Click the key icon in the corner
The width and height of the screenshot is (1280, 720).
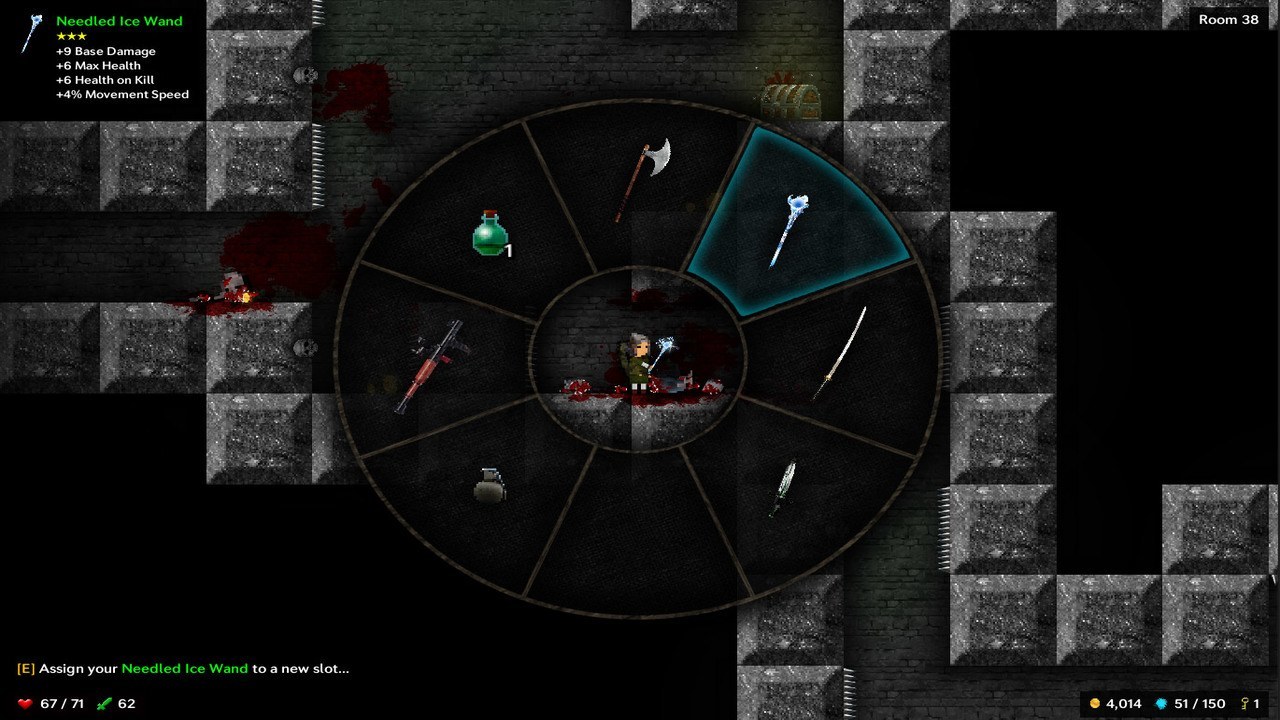pos(1246,703)
